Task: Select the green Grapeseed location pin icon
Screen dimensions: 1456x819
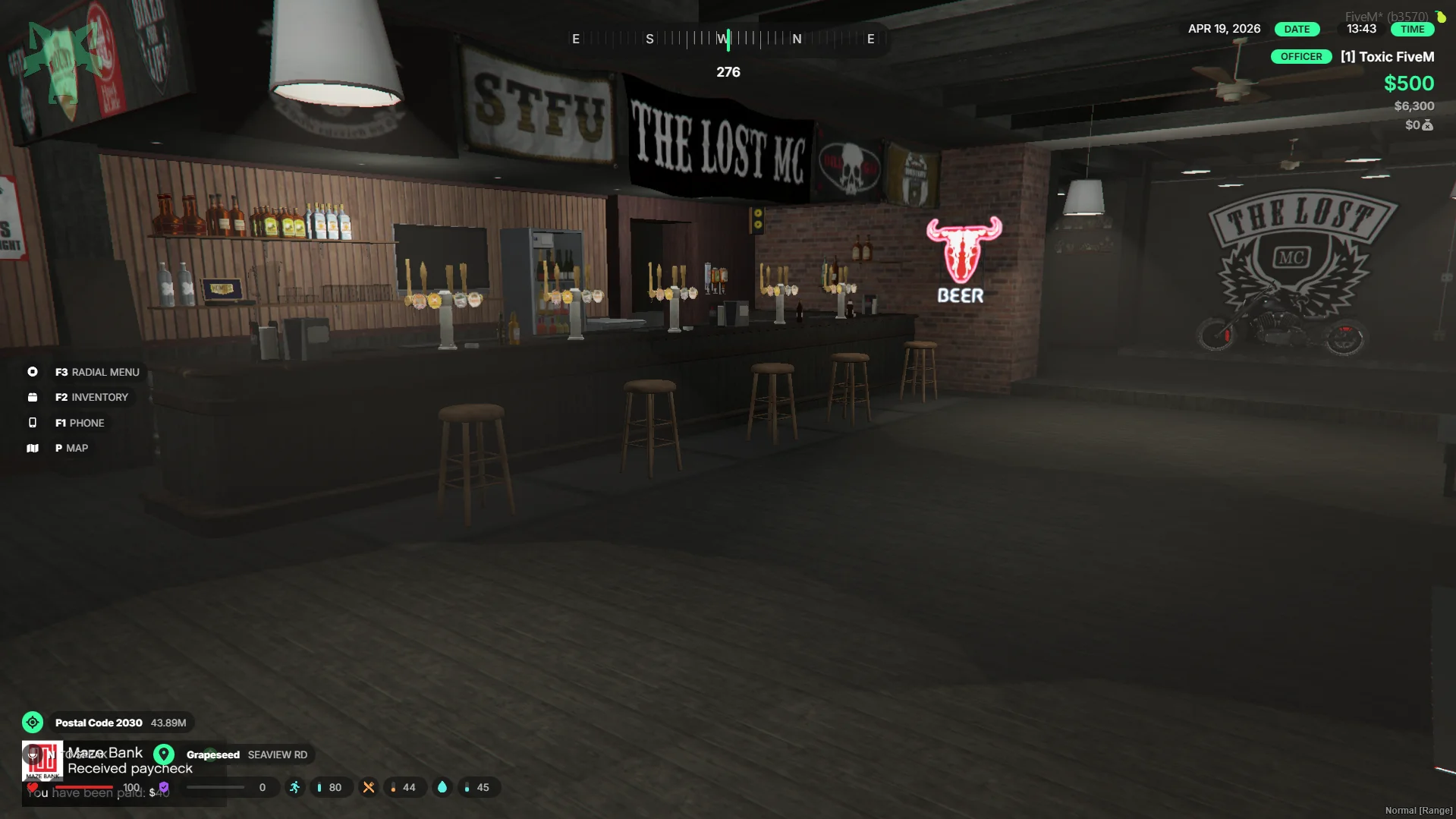Action: click(164, 754)
